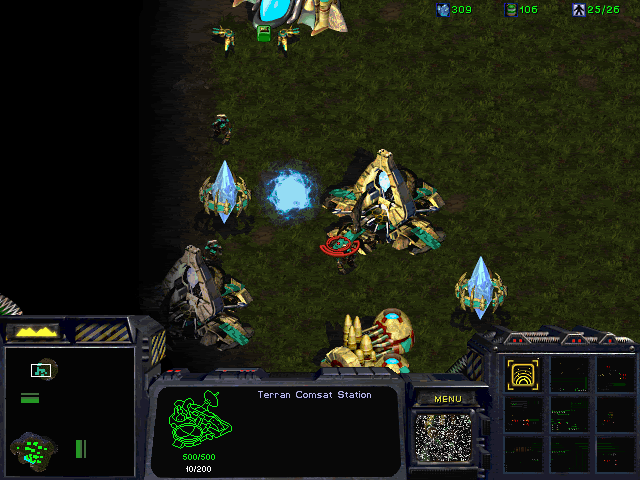Open the game MENU
Screen dimensions: 640x480
pyautogui.click(x=447, y=399)
